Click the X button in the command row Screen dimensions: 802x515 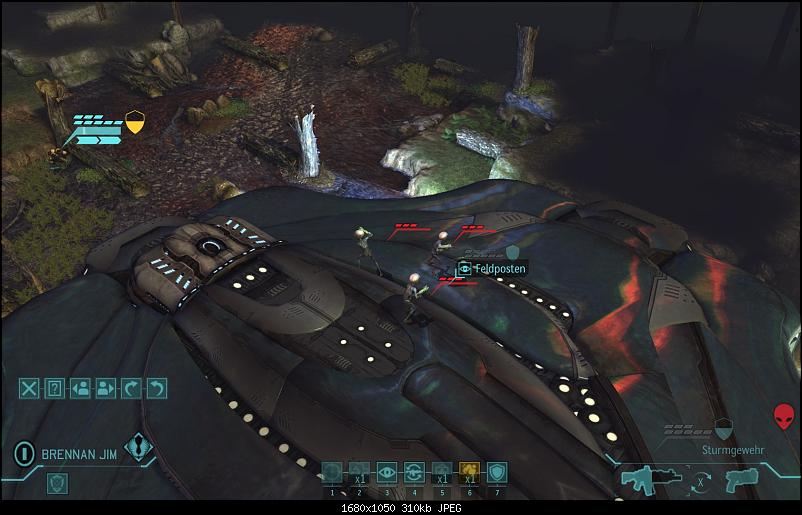tap(30, 389)
